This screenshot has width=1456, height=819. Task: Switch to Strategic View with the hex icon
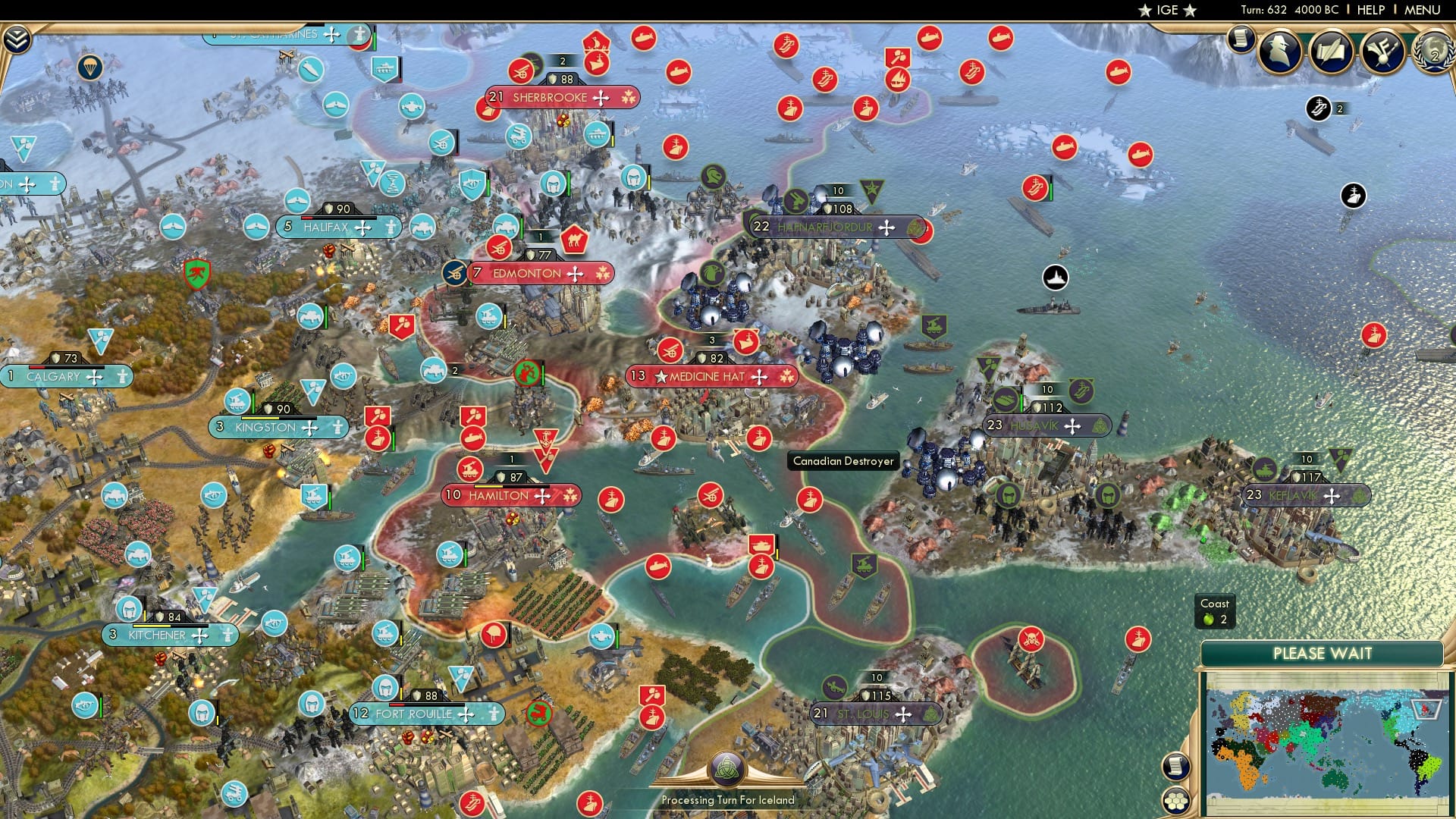(x=1175, y=799)
